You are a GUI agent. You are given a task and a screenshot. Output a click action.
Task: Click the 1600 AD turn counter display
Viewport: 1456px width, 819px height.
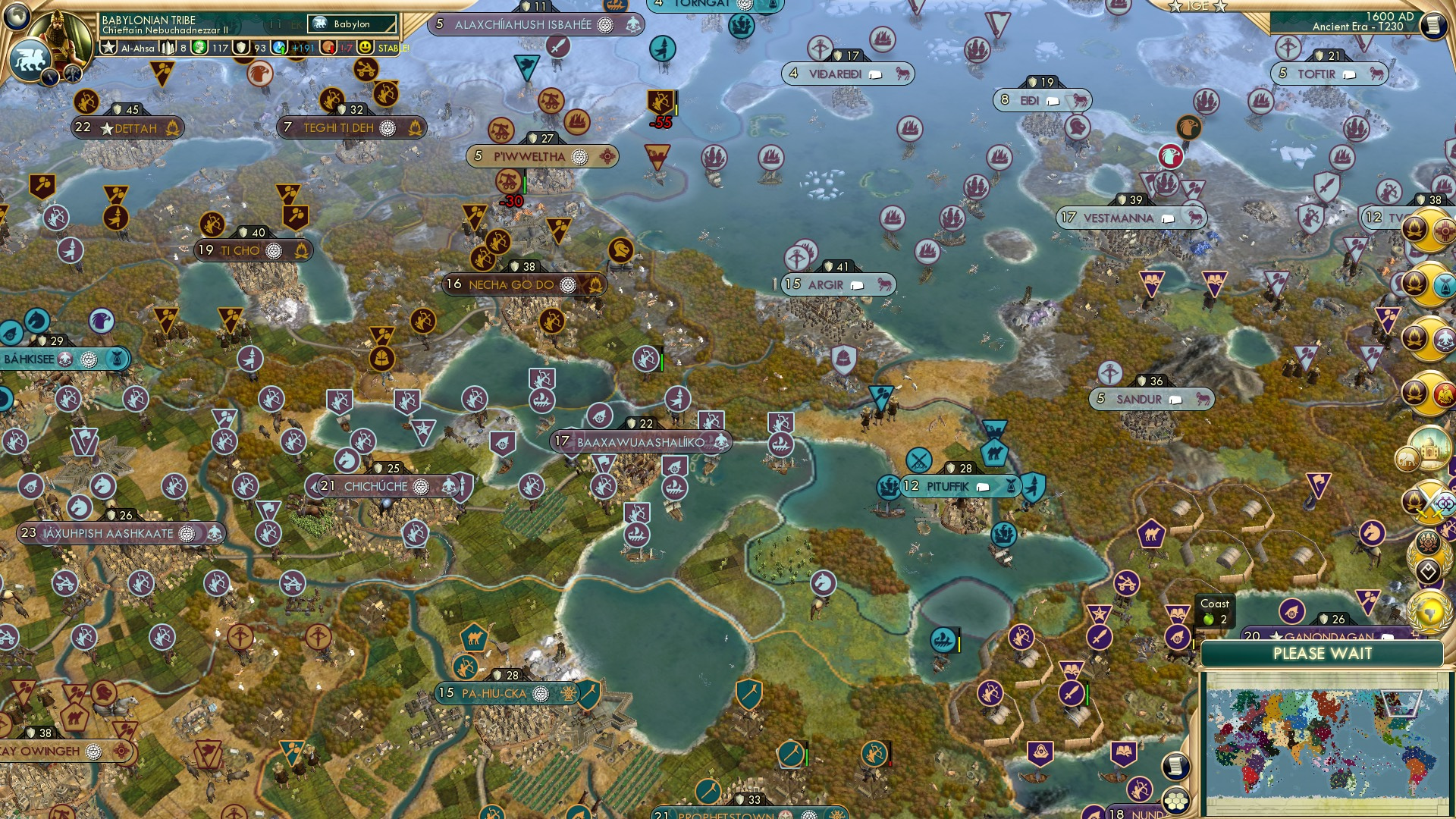(x=1392, y=17)
